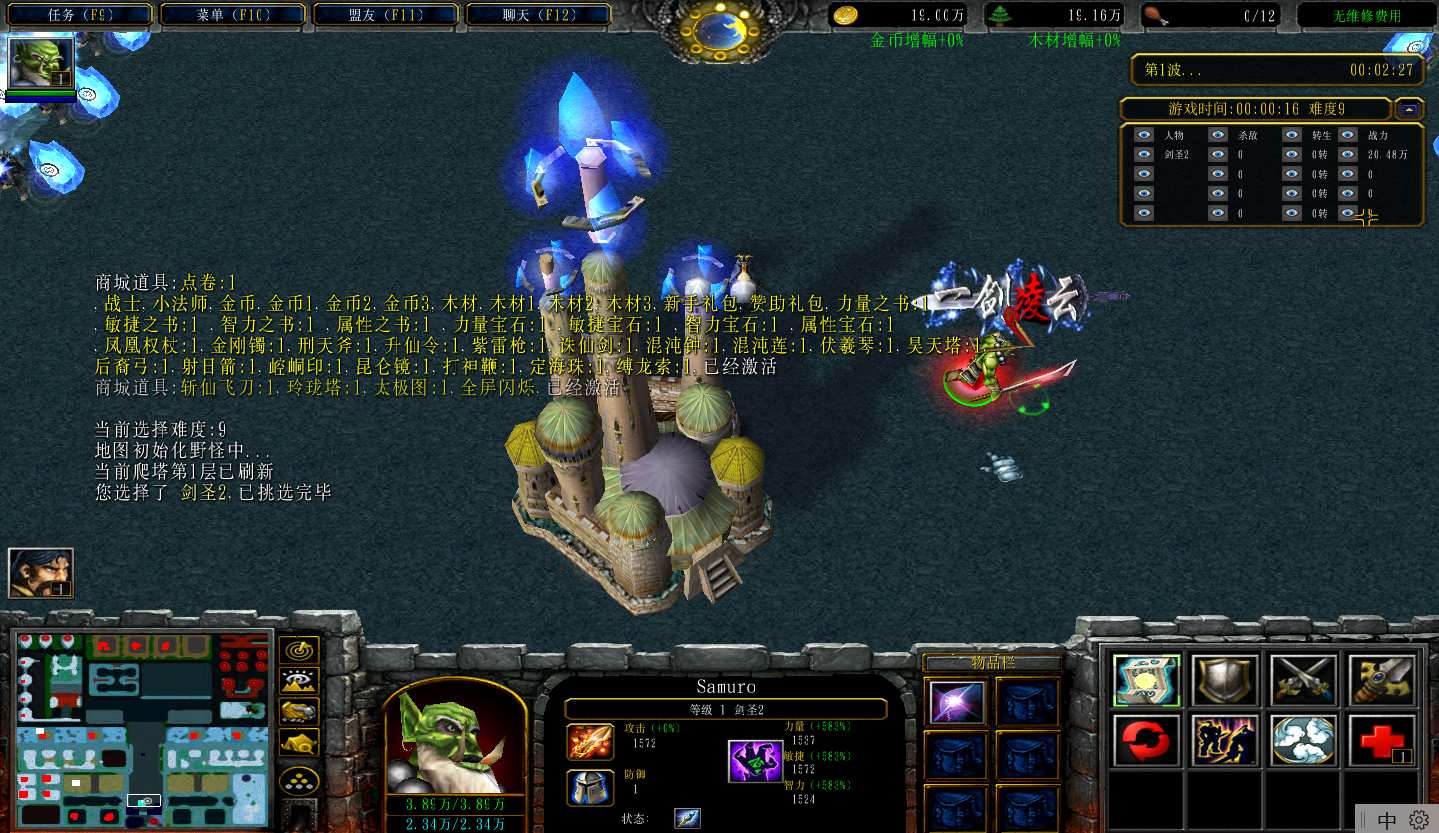Choose the shield Hold Position command
This screenshot has width=1439, height=833.
1225,680
